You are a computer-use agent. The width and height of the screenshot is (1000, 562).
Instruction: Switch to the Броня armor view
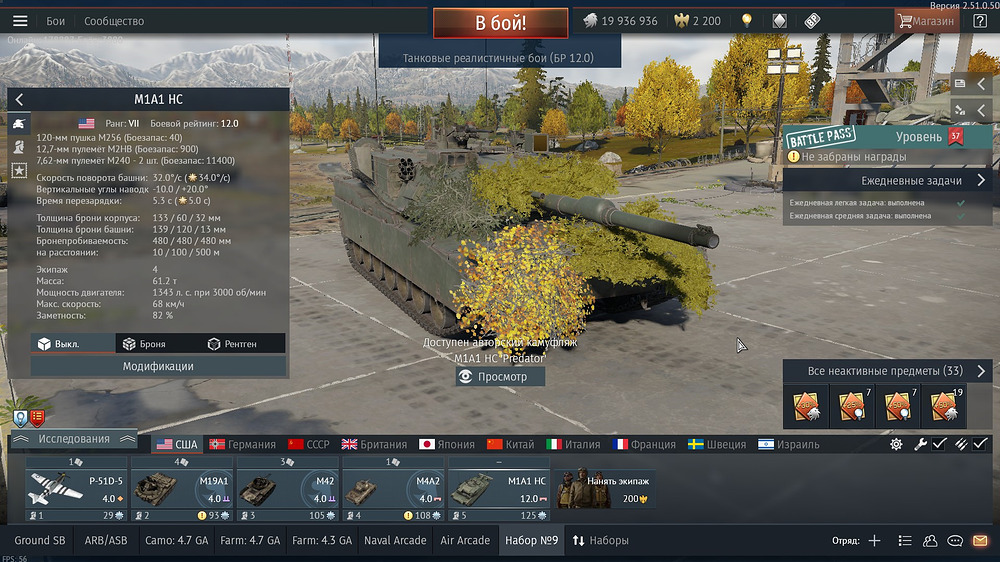click(145, 344)
